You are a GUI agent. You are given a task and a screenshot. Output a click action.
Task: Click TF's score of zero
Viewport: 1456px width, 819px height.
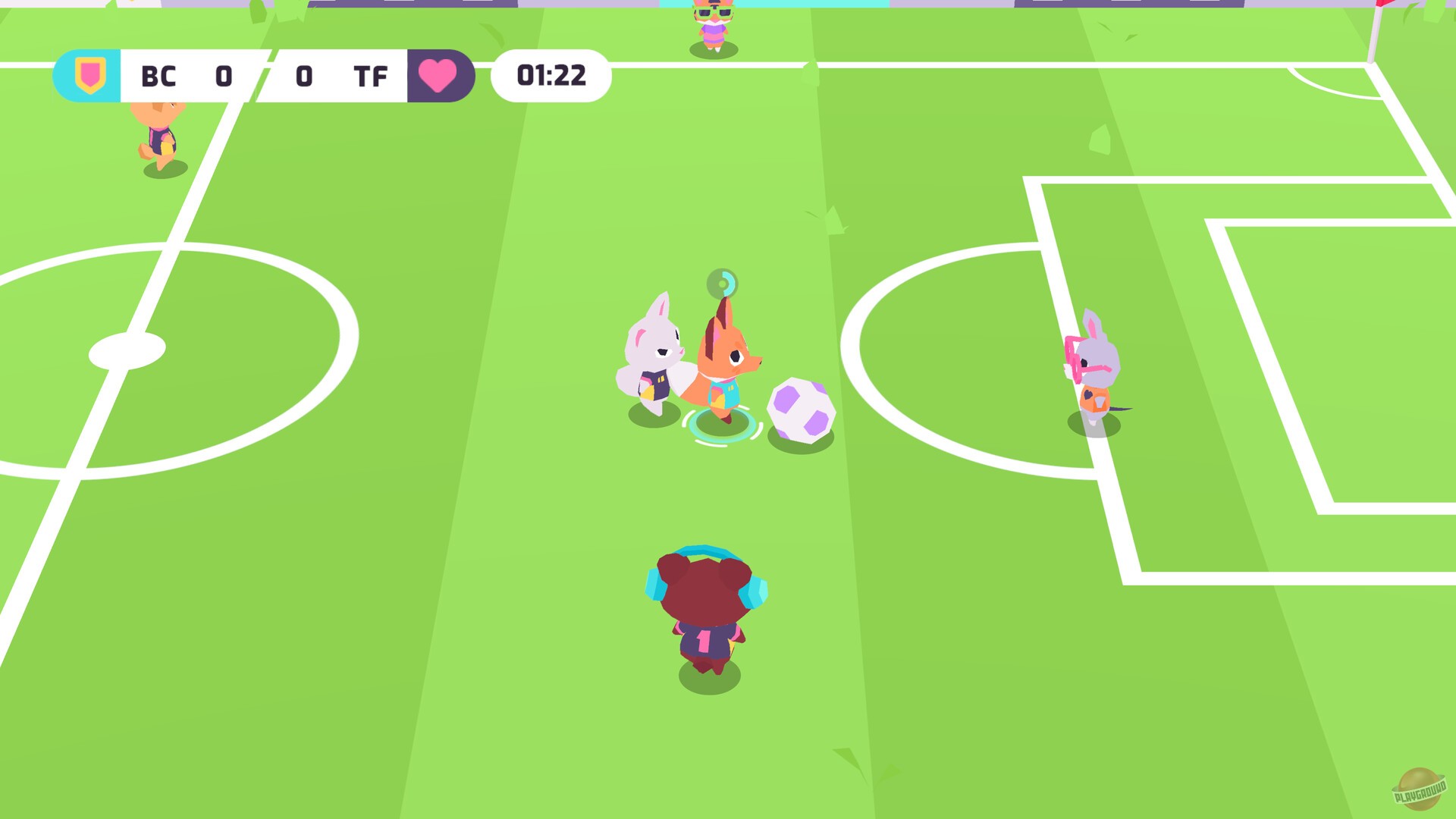tap(303, 76)
